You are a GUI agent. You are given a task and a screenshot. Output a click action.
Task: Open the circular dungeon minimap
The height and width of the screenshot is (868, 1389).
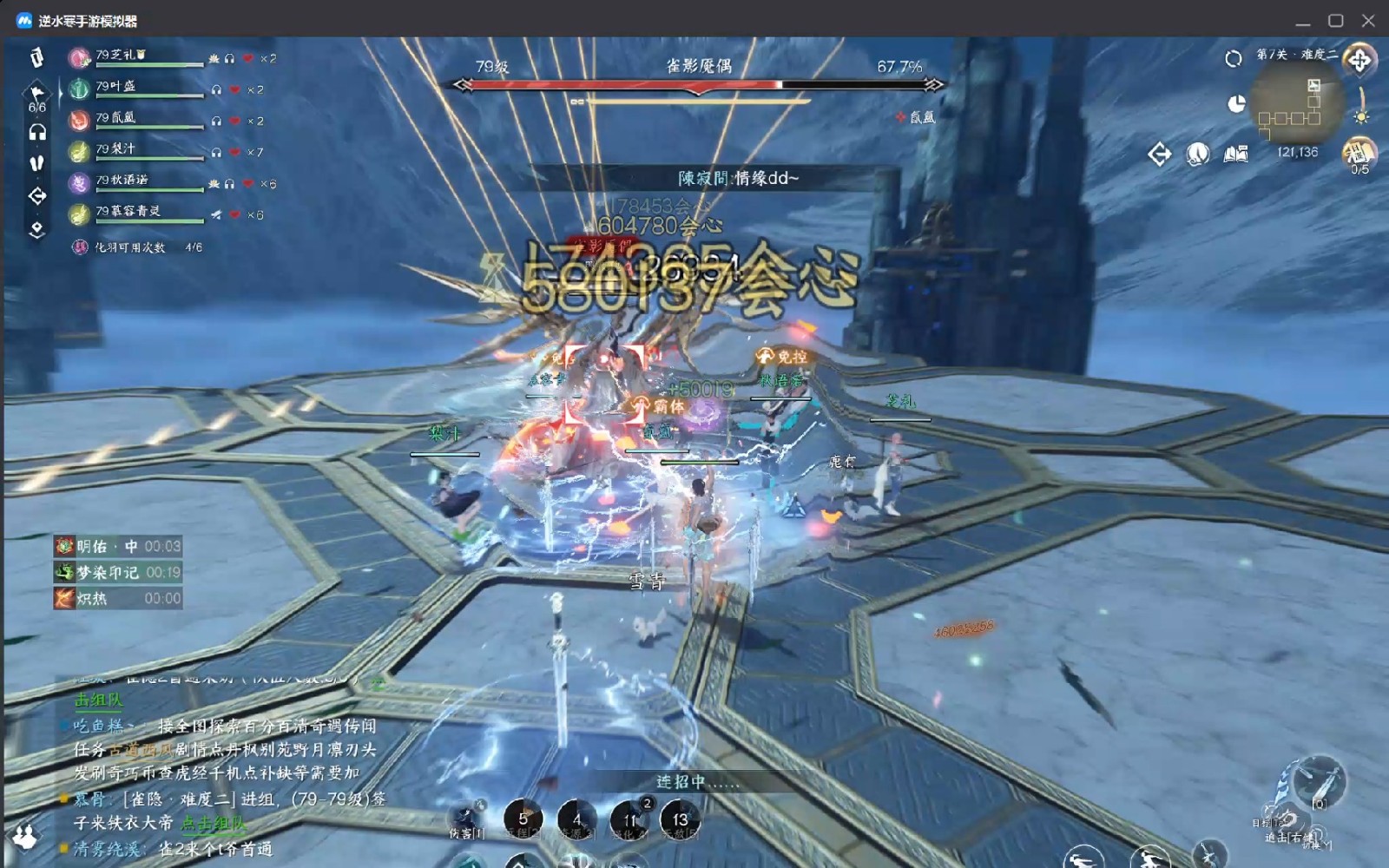[x=1297, y=106]
